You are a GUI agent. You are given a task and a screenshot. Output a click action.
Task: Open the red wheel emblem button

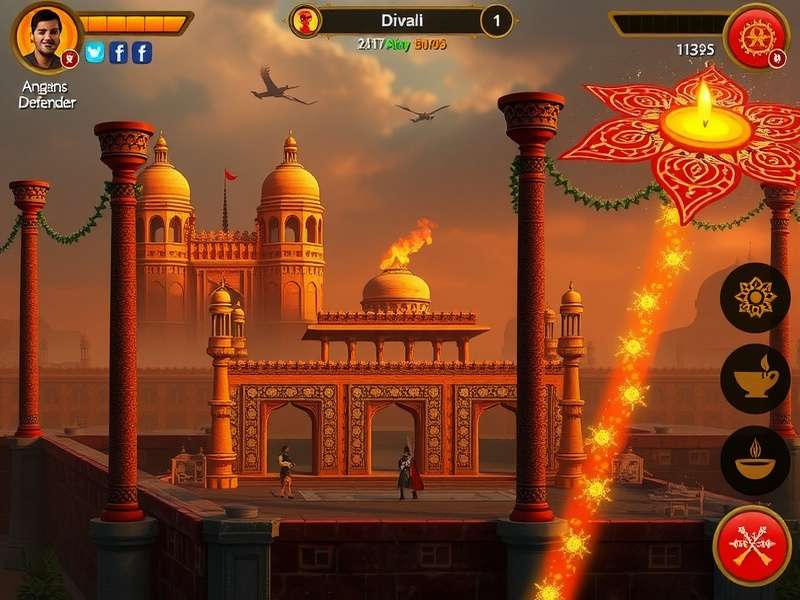tap(757, 36)
